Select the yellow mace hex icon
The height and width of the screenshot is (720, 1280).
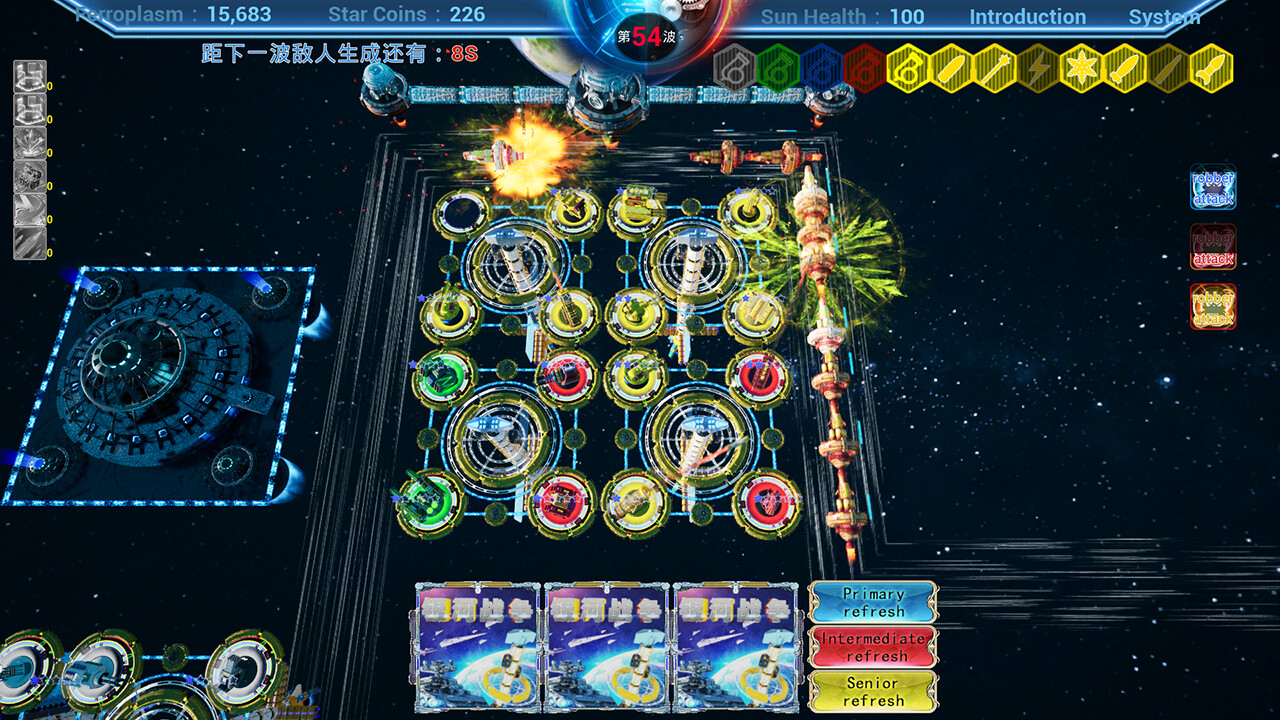point(996,68)
